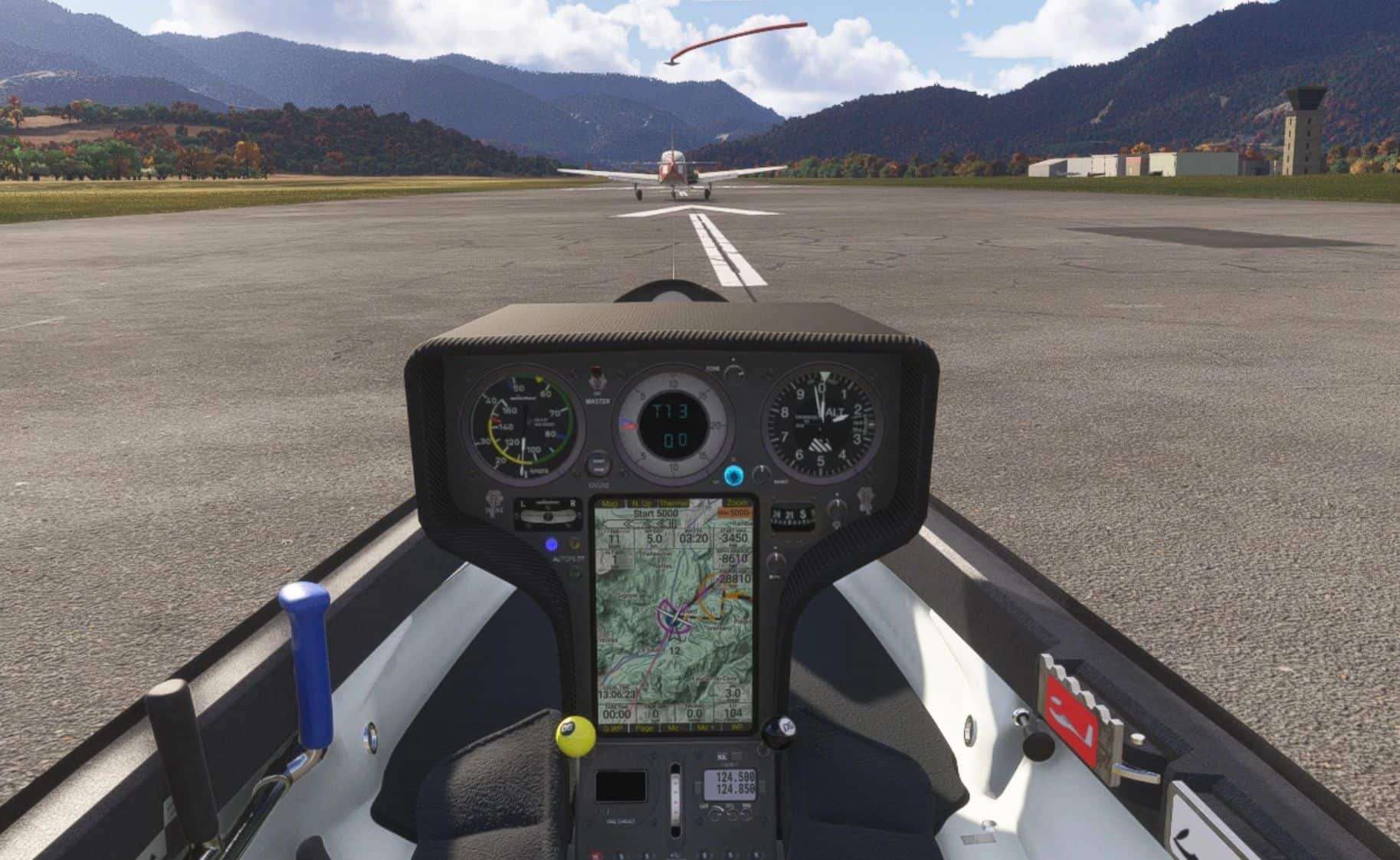
Task: Tap the WP soft key at bottom right
Action: click(737, 727)
